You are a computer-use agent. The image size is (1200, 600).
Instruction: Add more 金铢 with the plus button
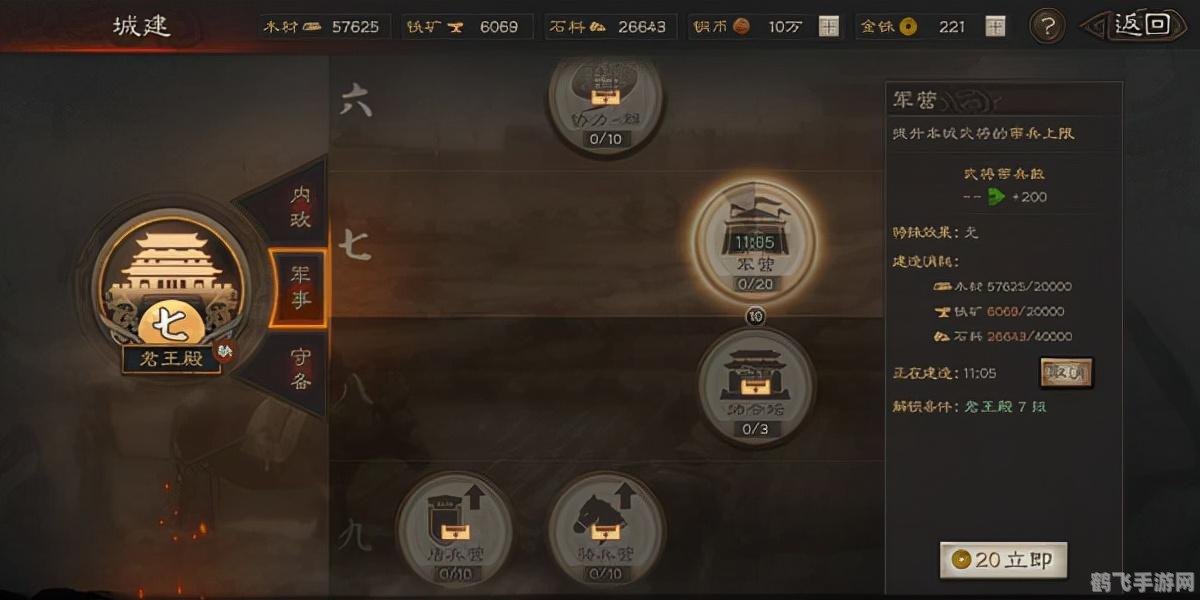point(996,27)
